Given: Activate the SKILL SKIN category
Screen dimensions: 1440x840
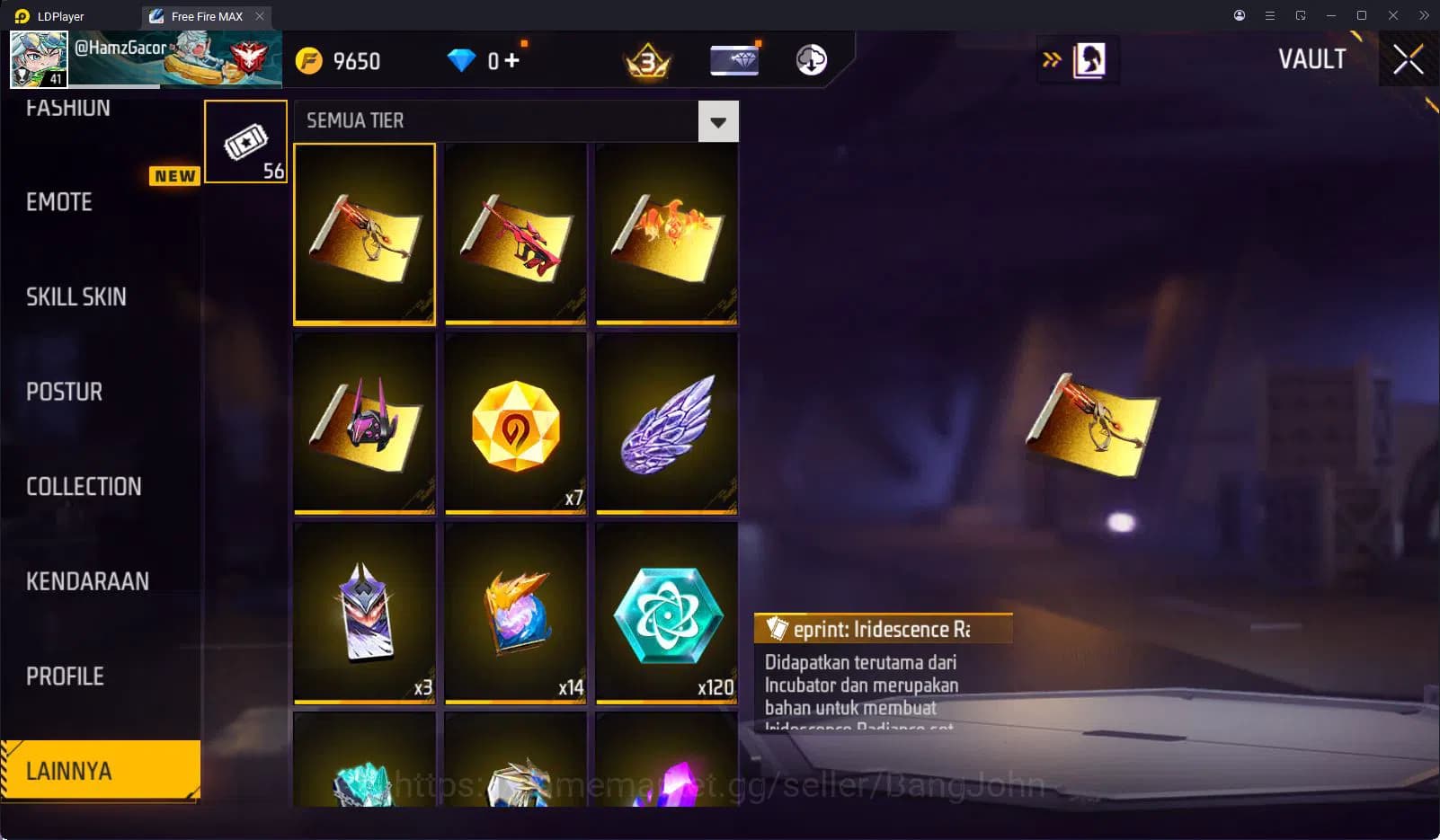Looking at the screenshot, I should pos(76,296).
